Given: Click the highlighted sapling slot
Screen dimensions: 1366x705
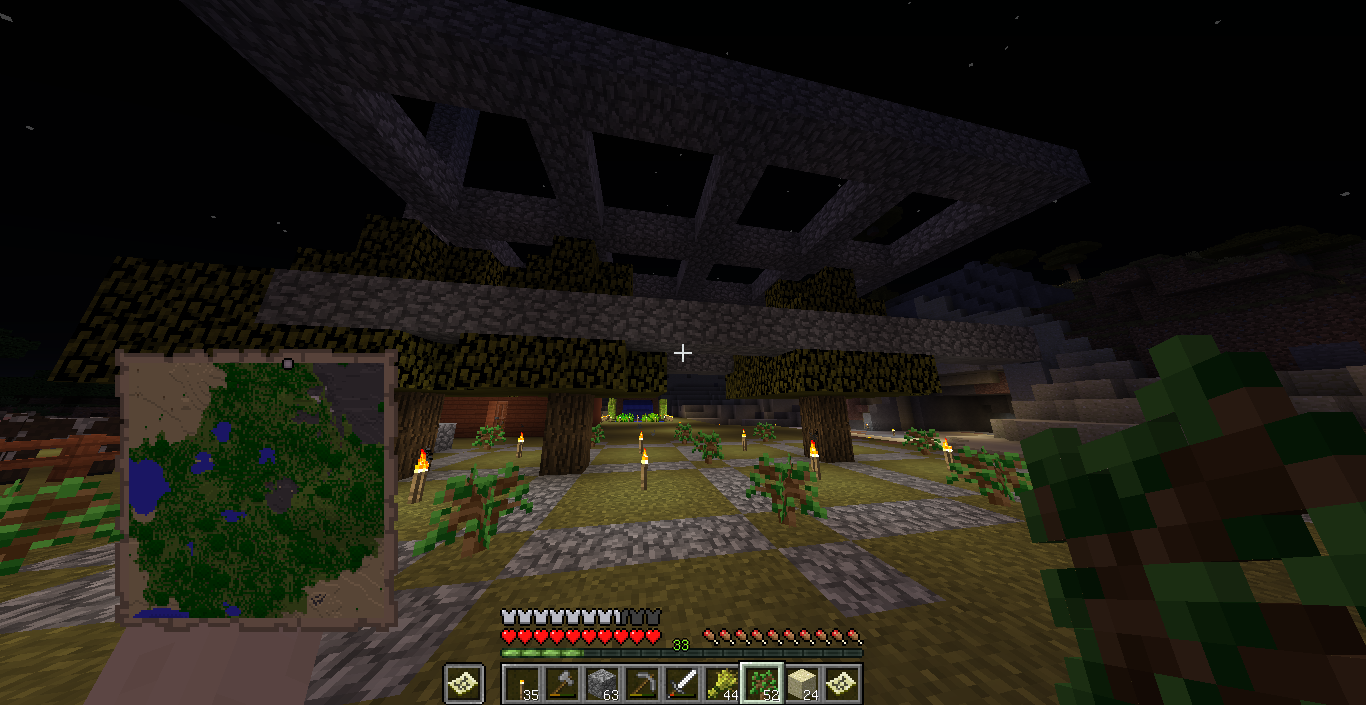Looking at the screenshot, I should (761, 684).
